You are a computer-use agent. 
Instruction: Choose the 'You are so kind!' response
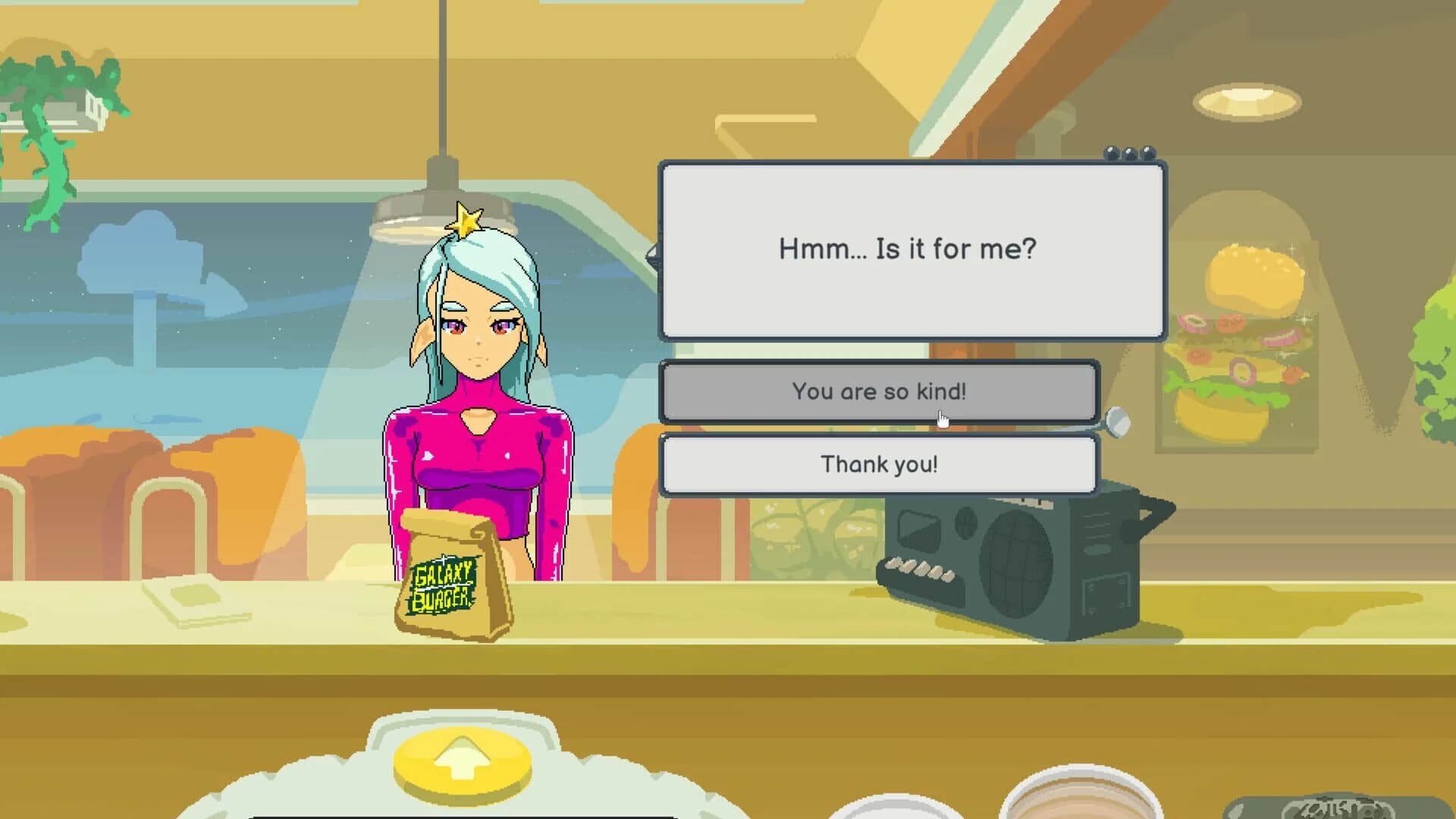[880, 392]
